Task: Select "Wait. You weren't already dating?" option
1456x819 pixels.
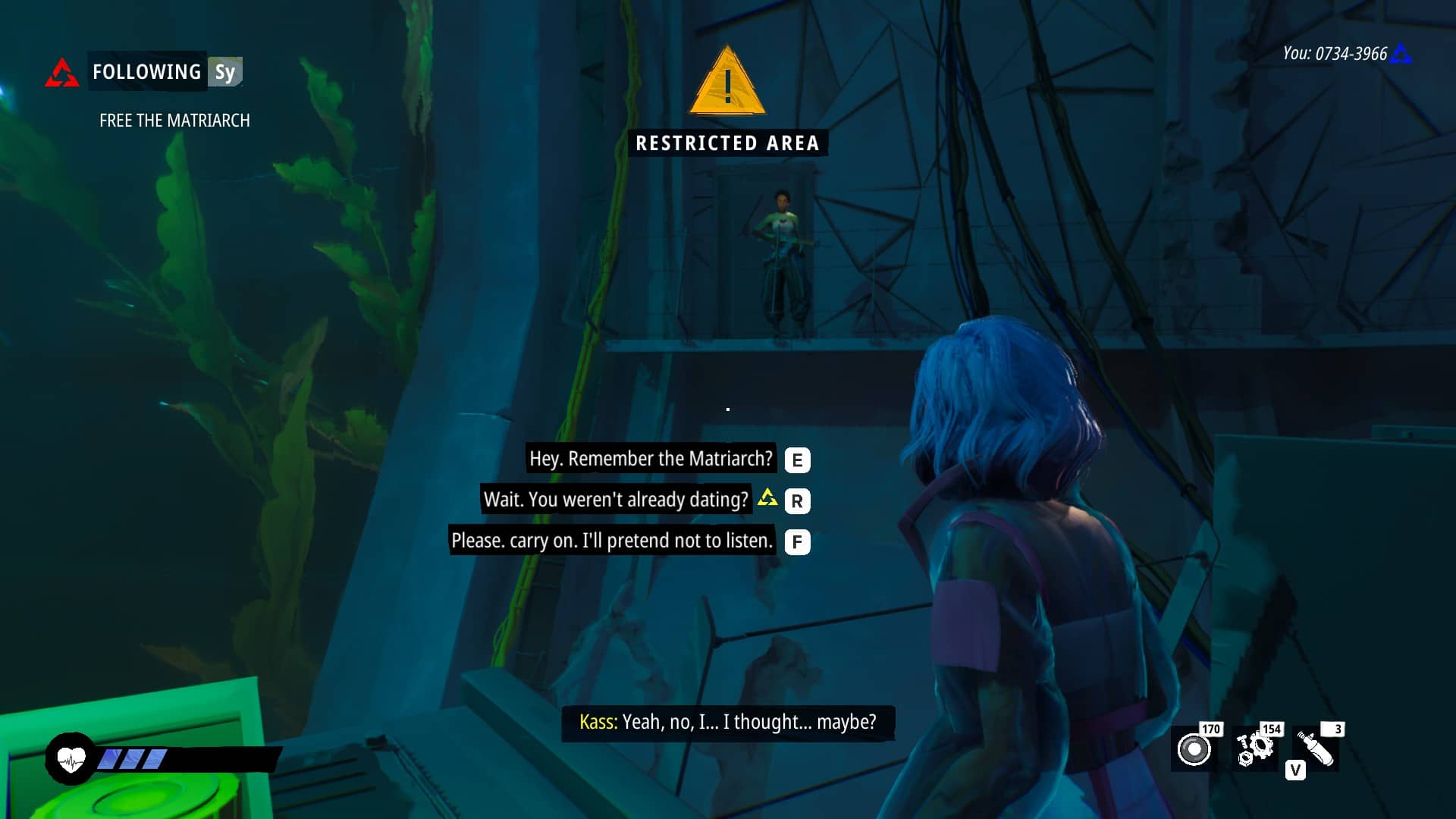Action: [x=616, y=500]
